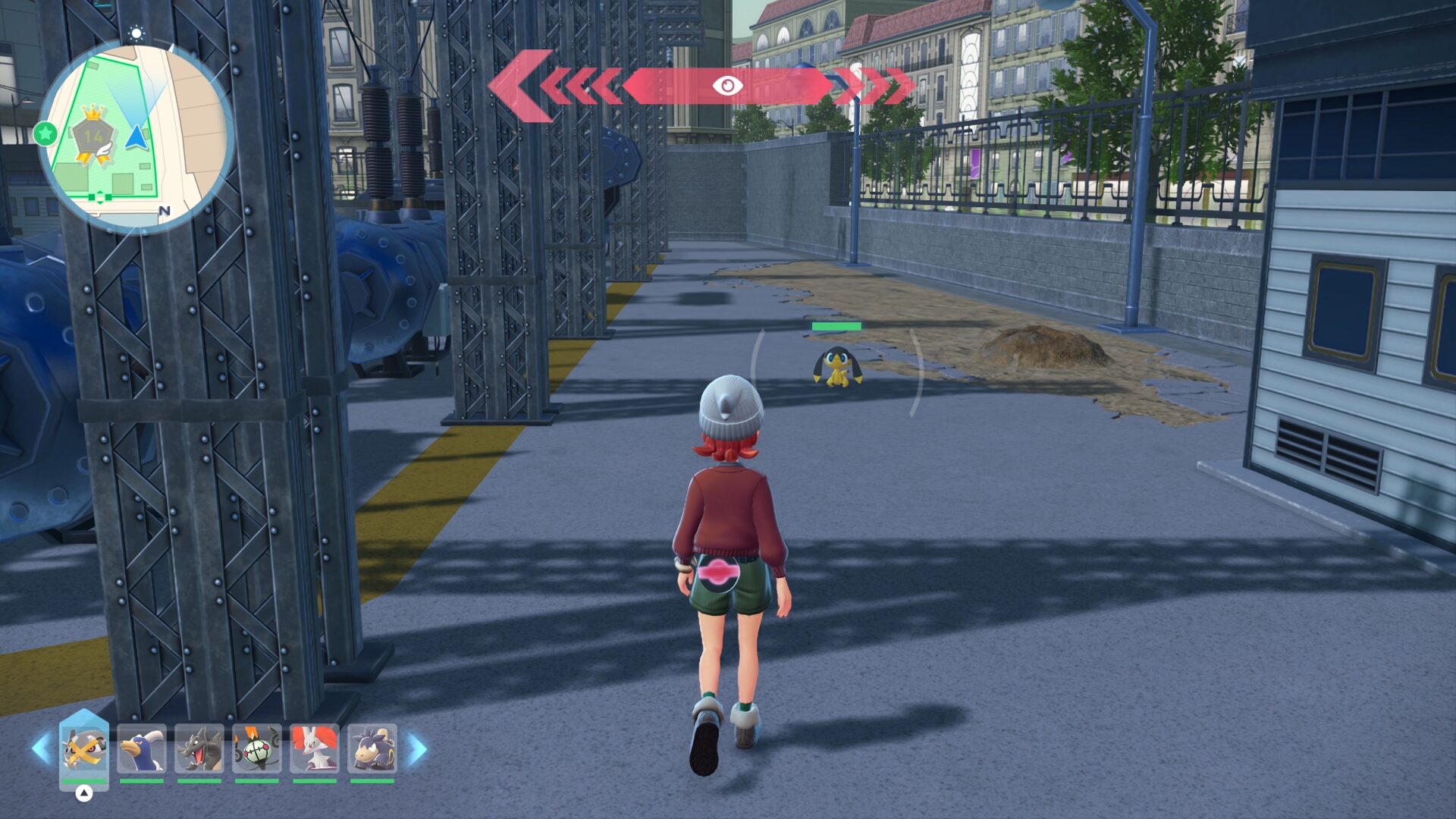The height and width of the screenshot is (819, 1456).
Task: Select Metagross in the party bar
Action: pos(83,749)
